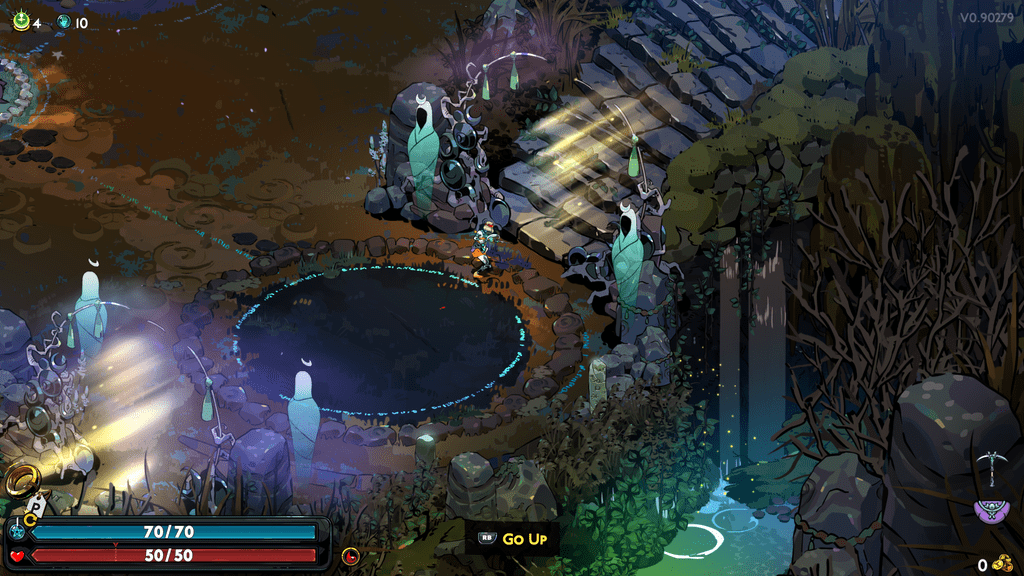This screenshot has height=576, width=1024.
Task: Click the golden ring keepsake icon
Action: 21,482
